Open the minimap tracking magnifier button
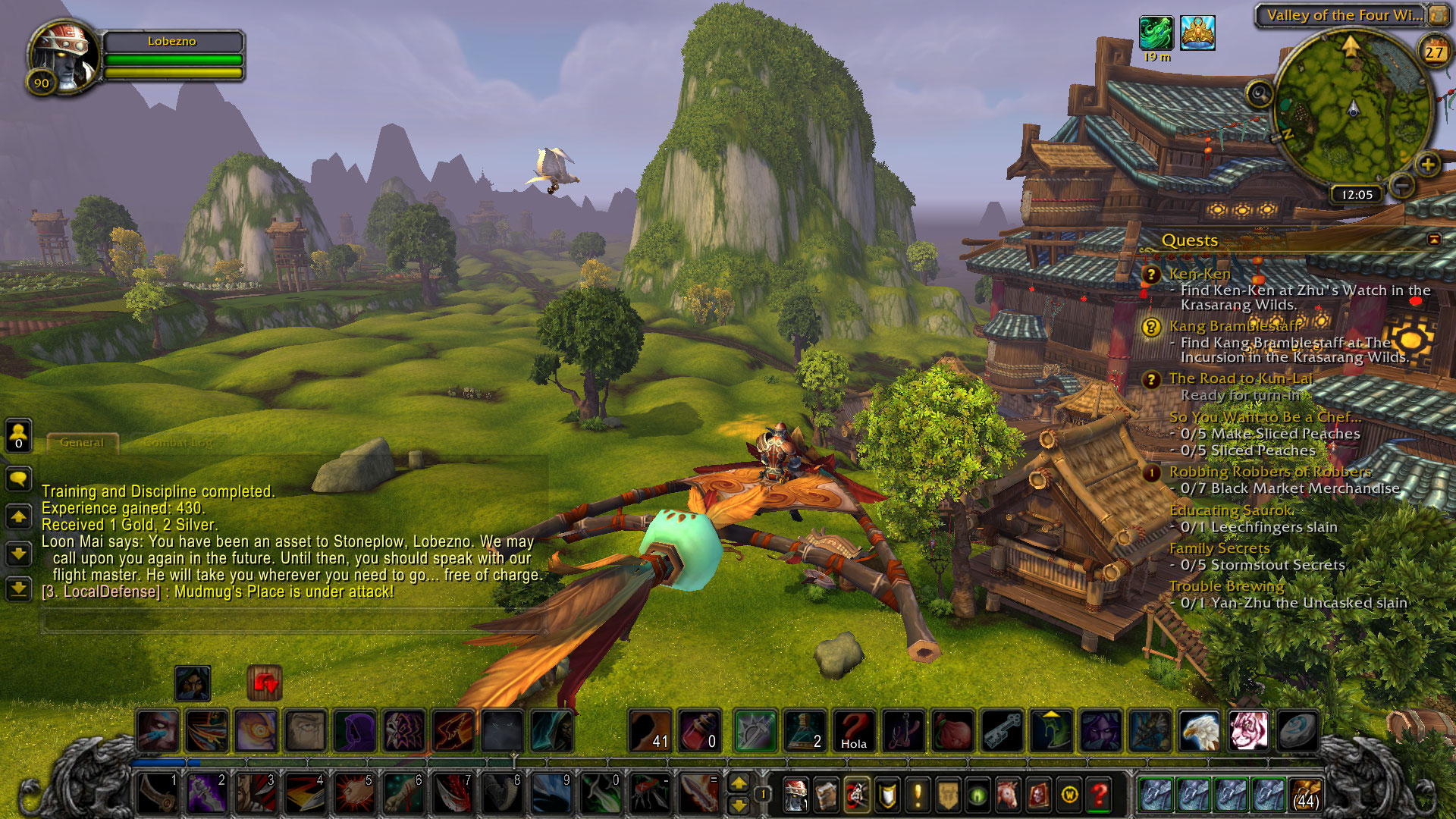 1260,94
